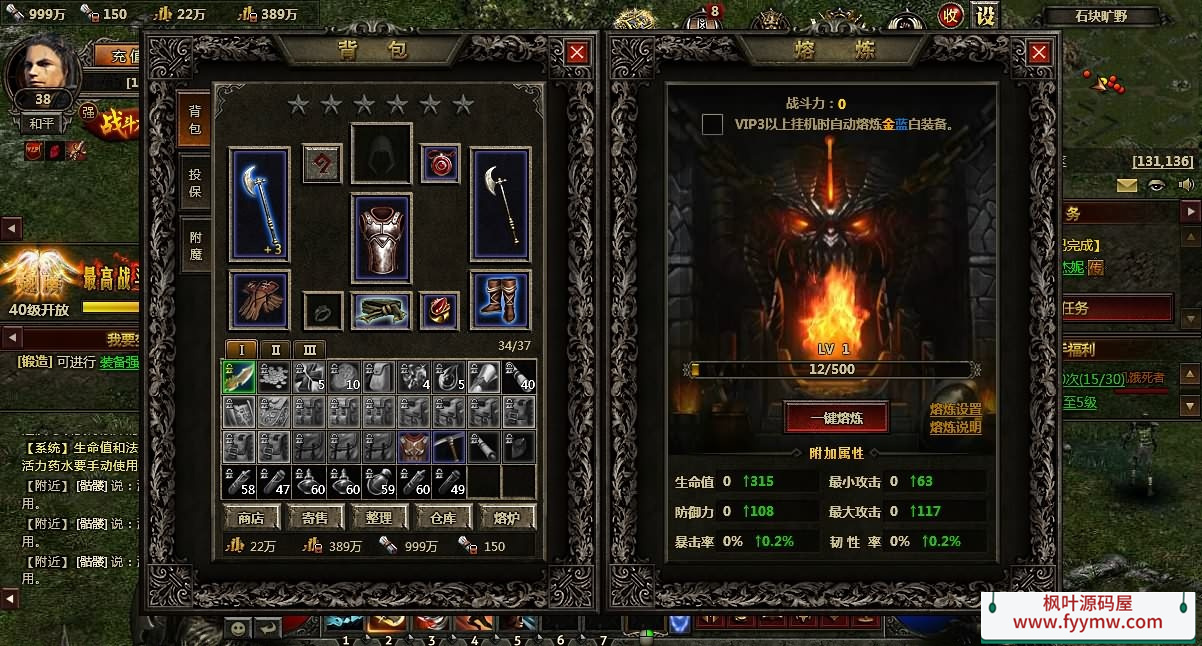Switch to bag page III tab
The image size is (1202, 646).
pos(309,349)
